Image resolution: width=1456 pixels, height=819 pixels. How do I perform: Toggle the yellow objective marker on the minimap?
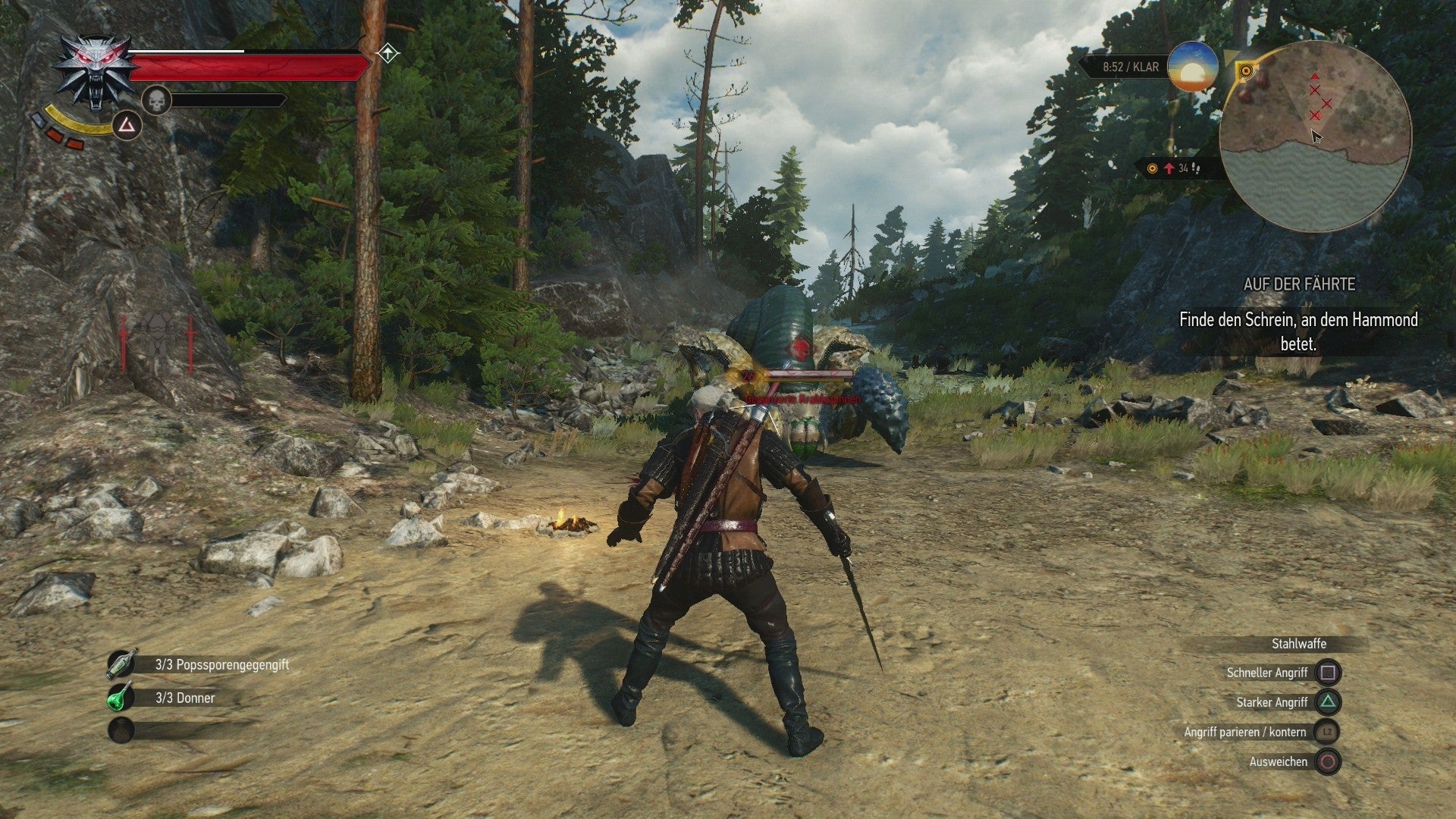coord(1247,70)
